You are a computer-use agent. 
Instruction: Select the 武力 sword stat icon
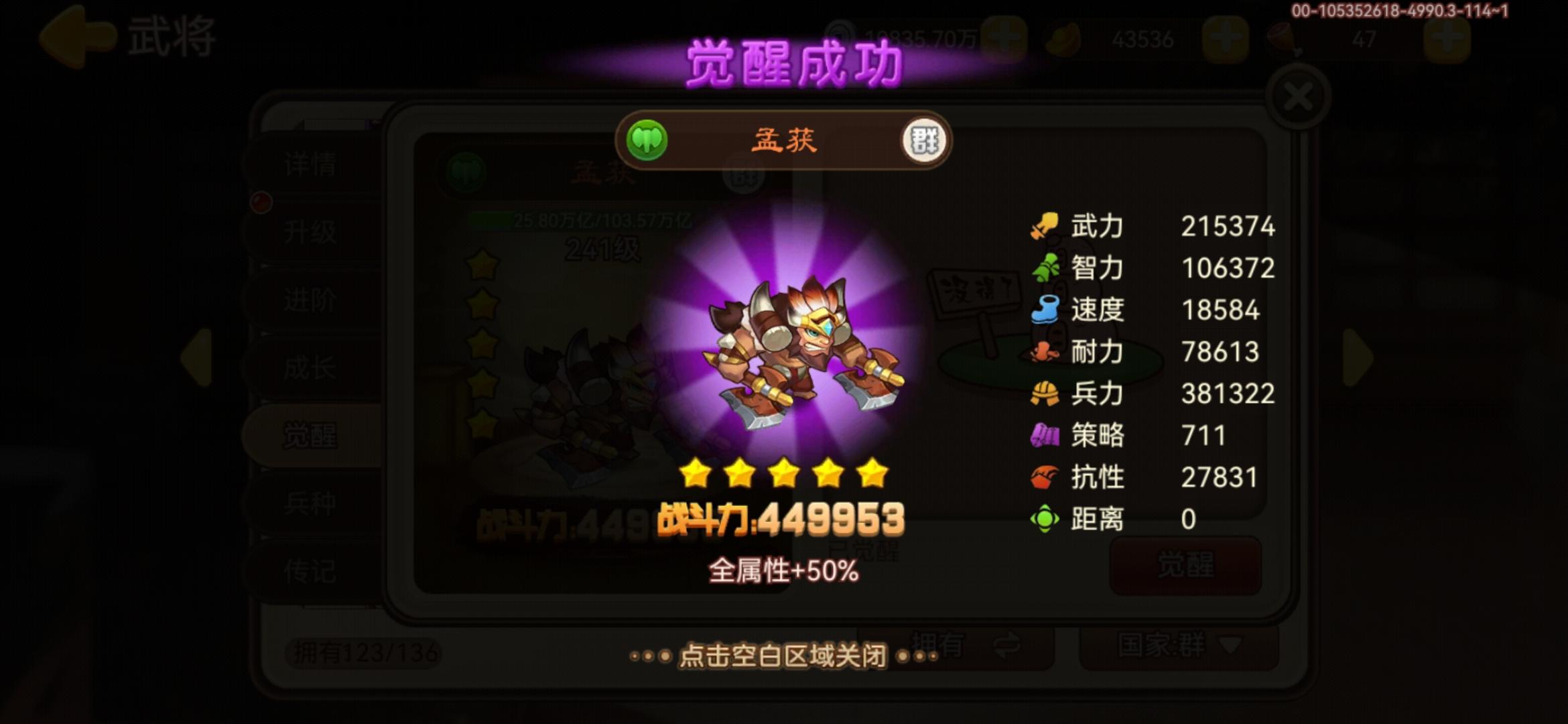(1046, 226)
